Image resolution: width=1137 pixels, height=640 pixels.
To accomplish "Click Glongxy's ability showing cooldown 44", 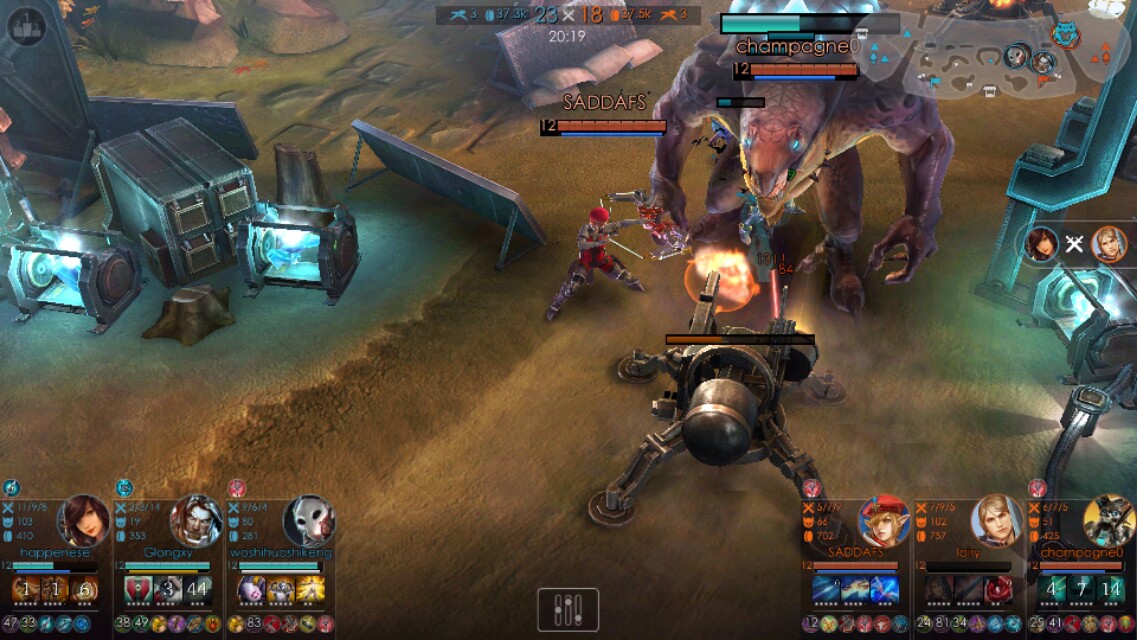I will click(197, 590).
